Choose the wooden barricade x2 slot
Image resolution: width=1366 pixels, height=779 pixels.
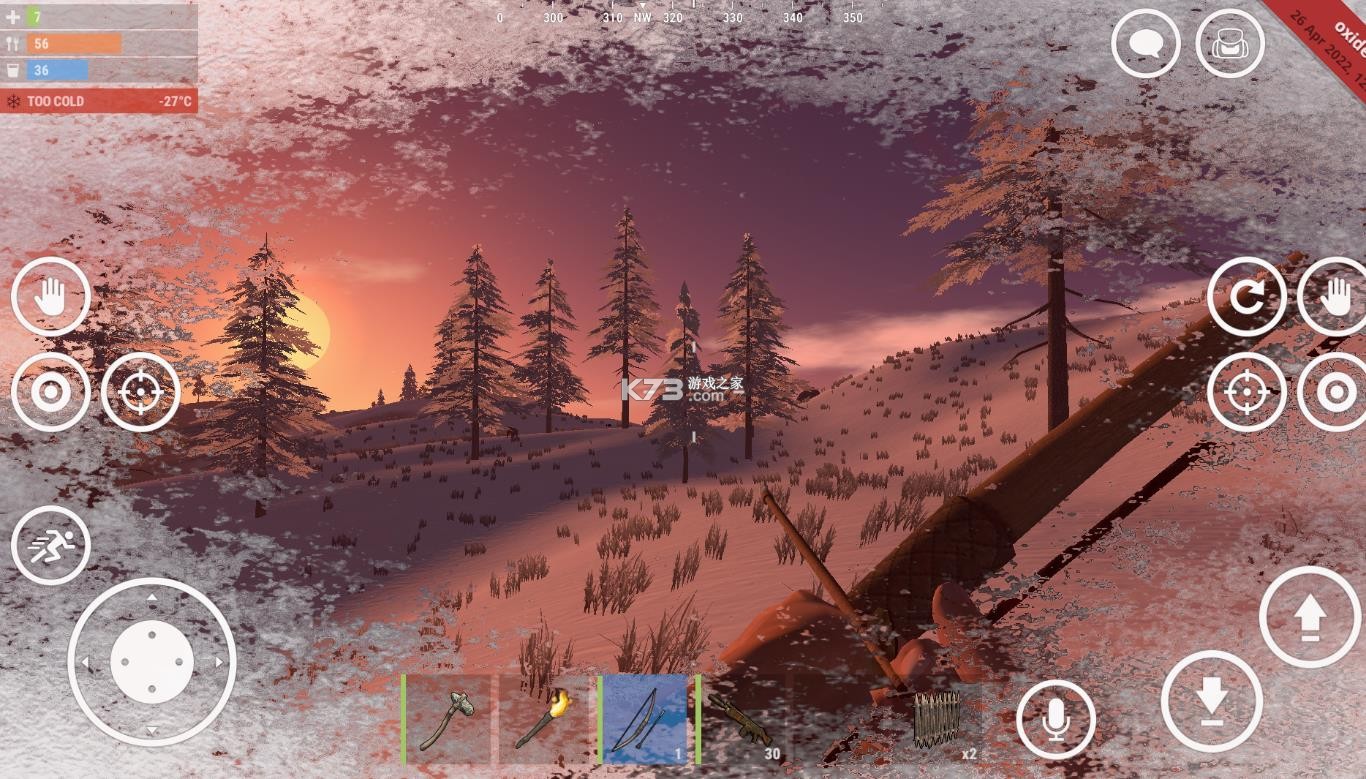click(x=938, y=720)
